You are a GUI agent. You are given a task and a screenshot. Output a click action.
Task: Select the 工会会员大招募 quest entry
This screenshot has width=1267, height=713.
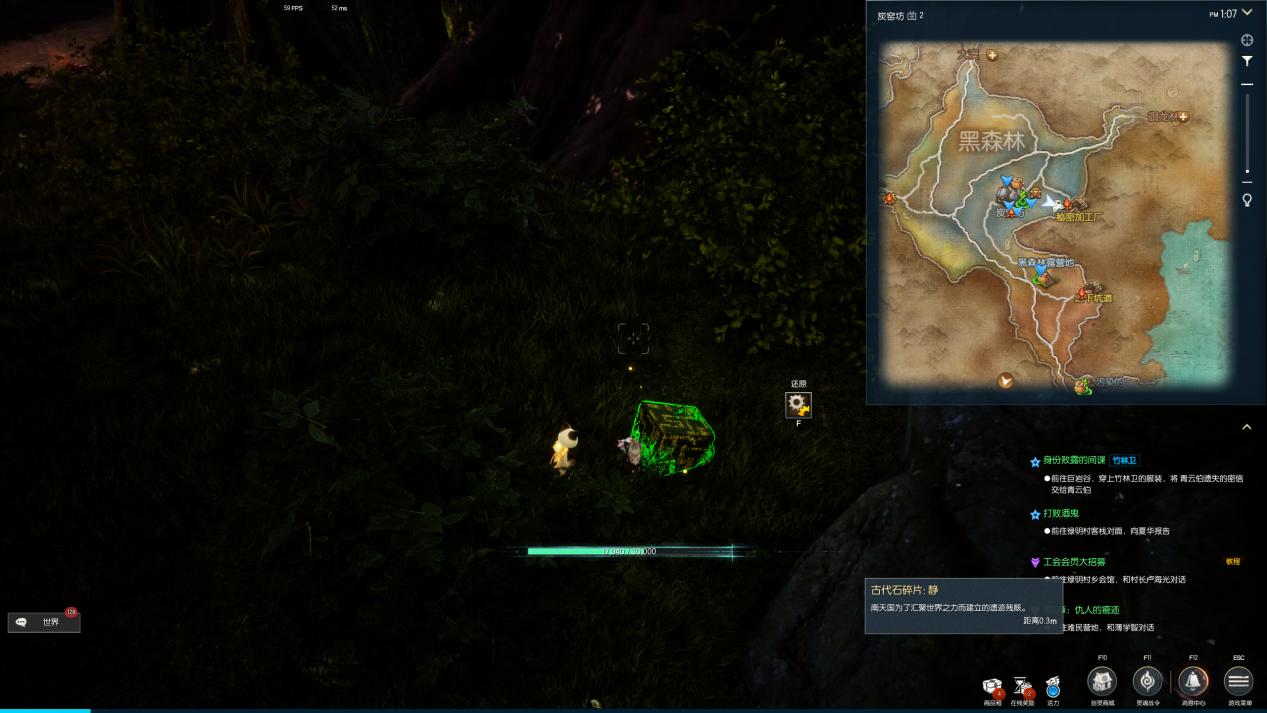coord(1074,562)
